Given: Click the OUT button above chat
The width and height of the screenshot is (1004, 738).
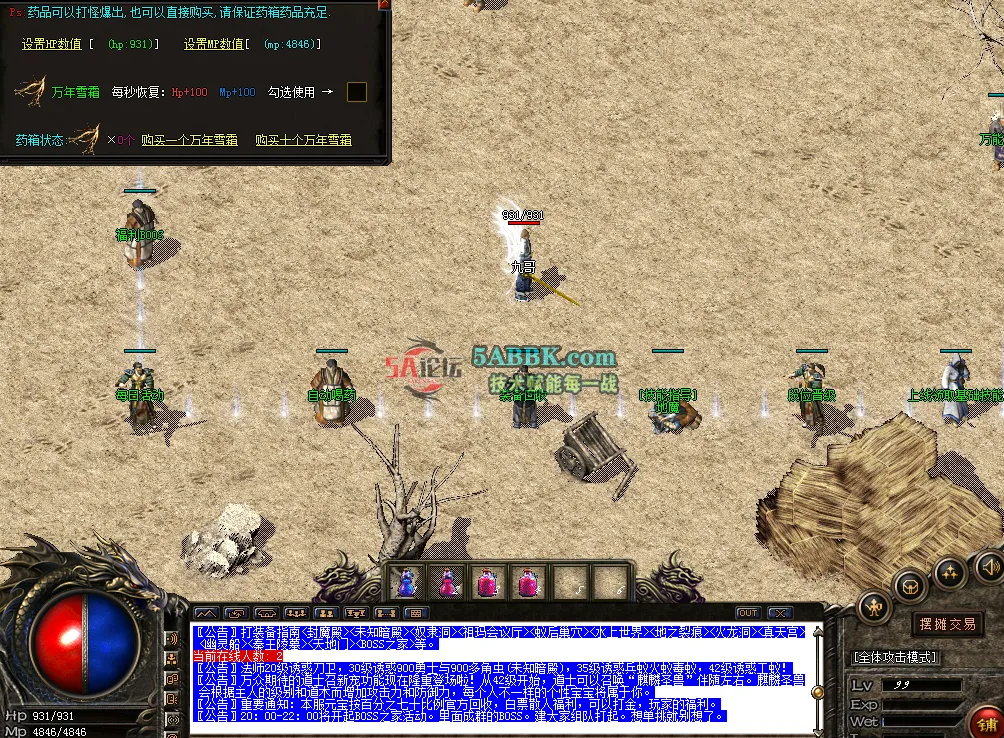Looking at the screenshot, I should (x=748, y=613).
